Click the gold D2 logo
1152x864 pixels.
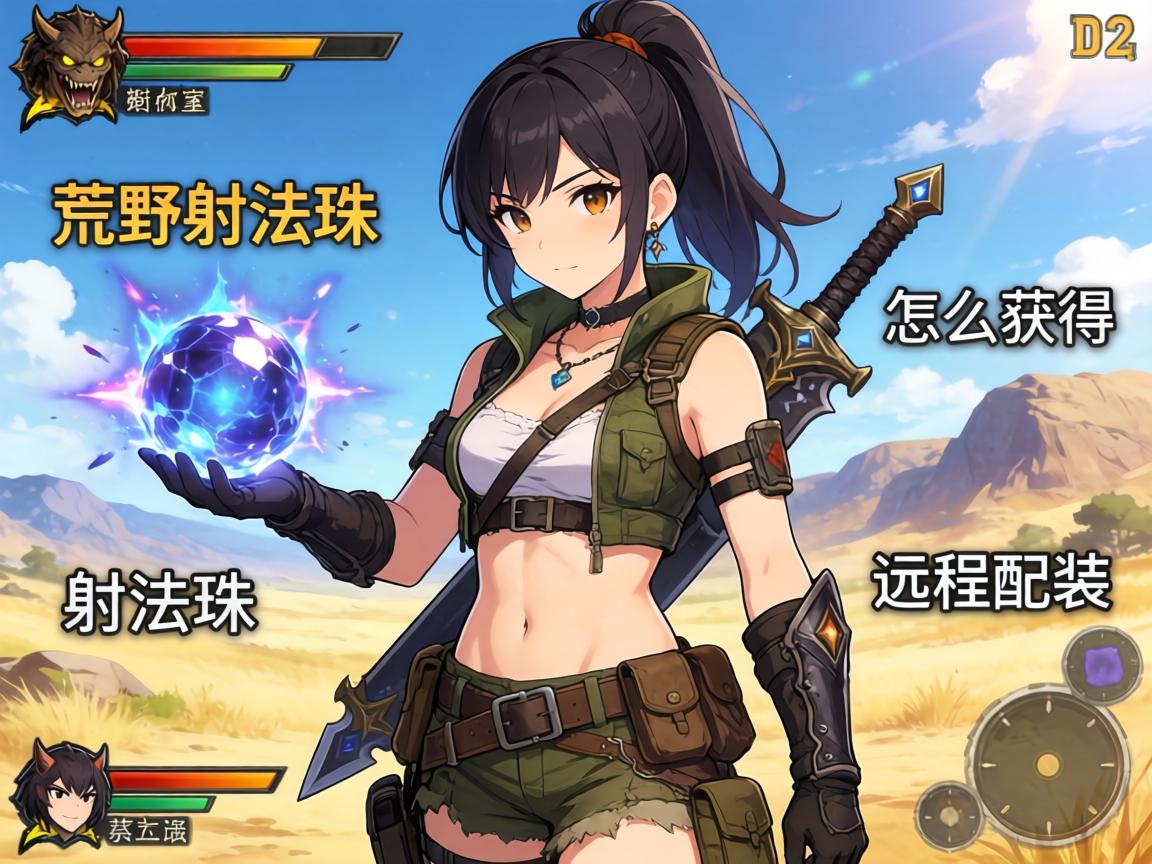point(1103,39)
